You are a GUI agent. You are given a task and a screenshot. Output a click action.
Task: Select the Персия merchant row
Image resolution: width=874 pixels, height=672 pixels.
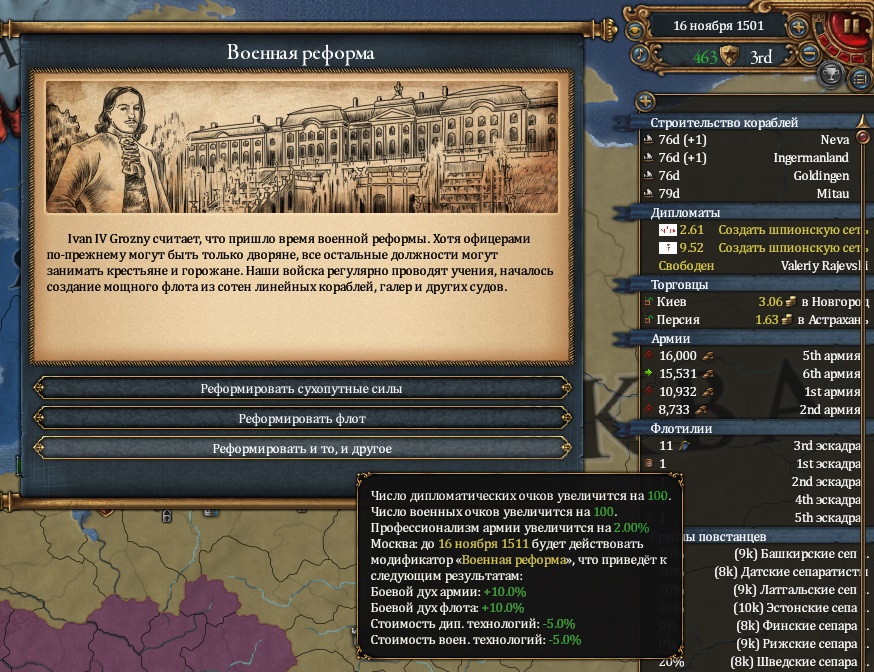click(752, 320)
